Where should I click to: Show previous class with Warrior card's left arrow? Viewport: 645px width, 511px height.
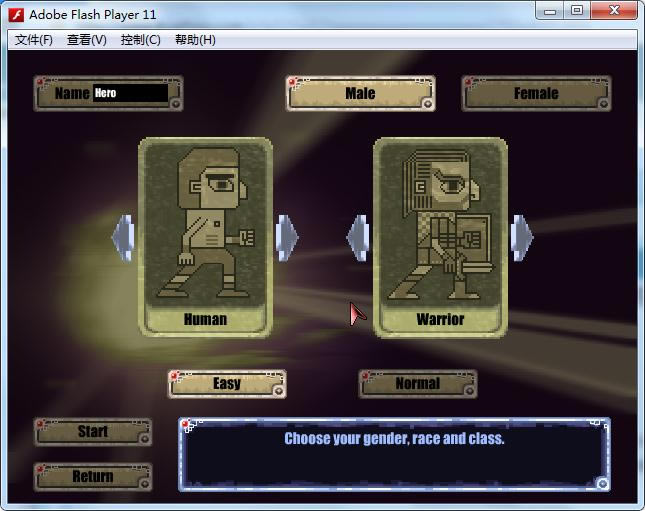tap(358, 237)
